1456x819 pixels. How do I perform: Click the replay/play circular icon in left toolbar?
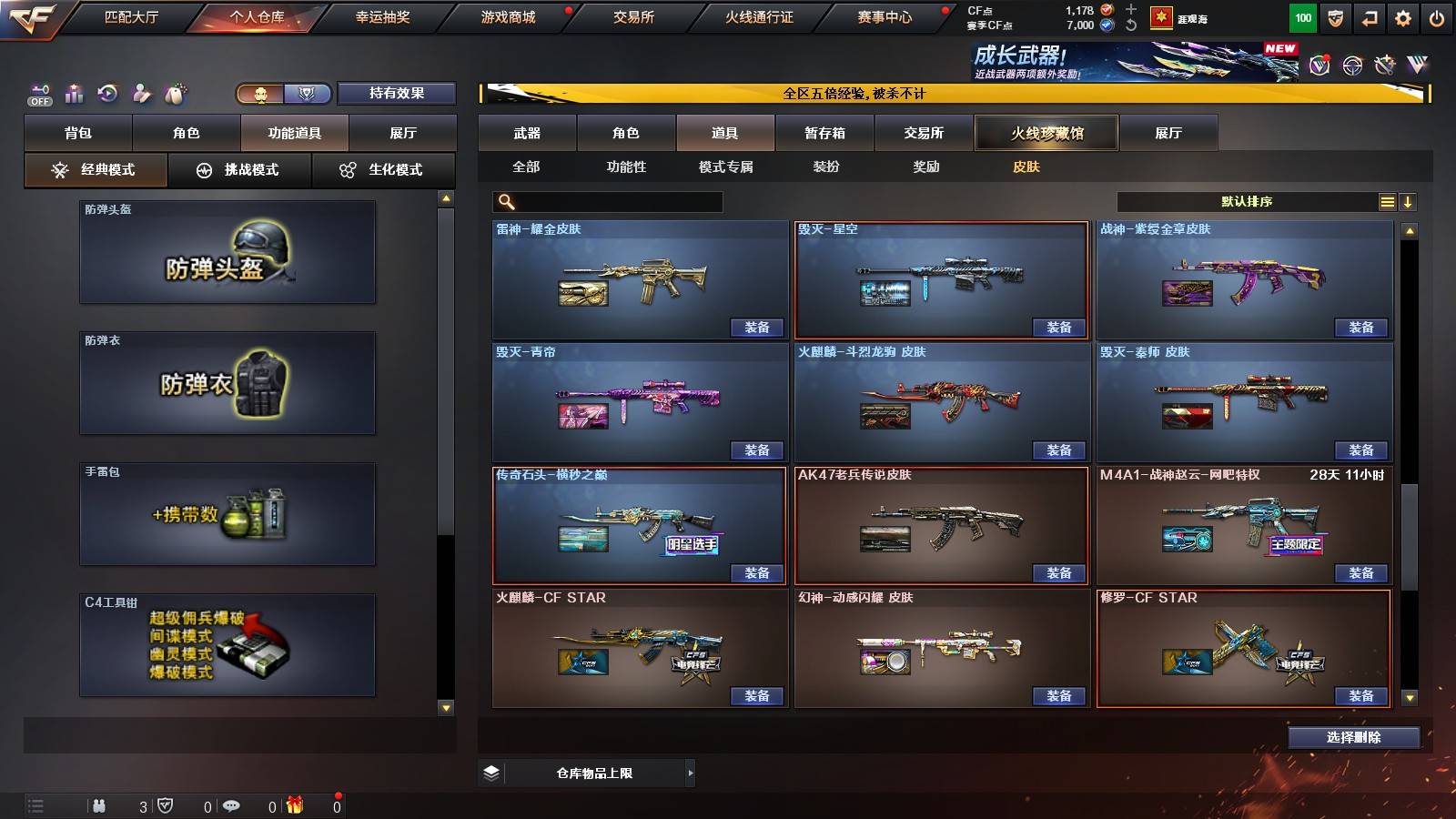106,94
